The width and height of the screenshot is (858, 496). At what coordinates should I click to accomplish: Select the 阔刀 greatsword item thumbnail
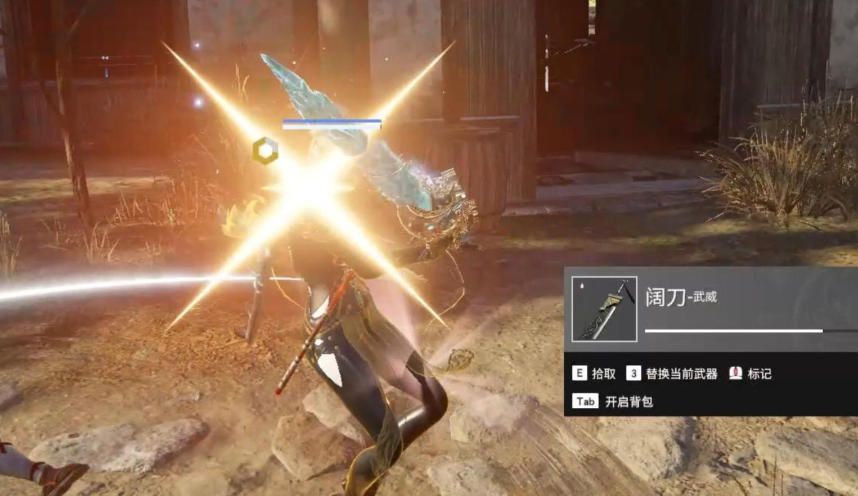click(604, 309)
